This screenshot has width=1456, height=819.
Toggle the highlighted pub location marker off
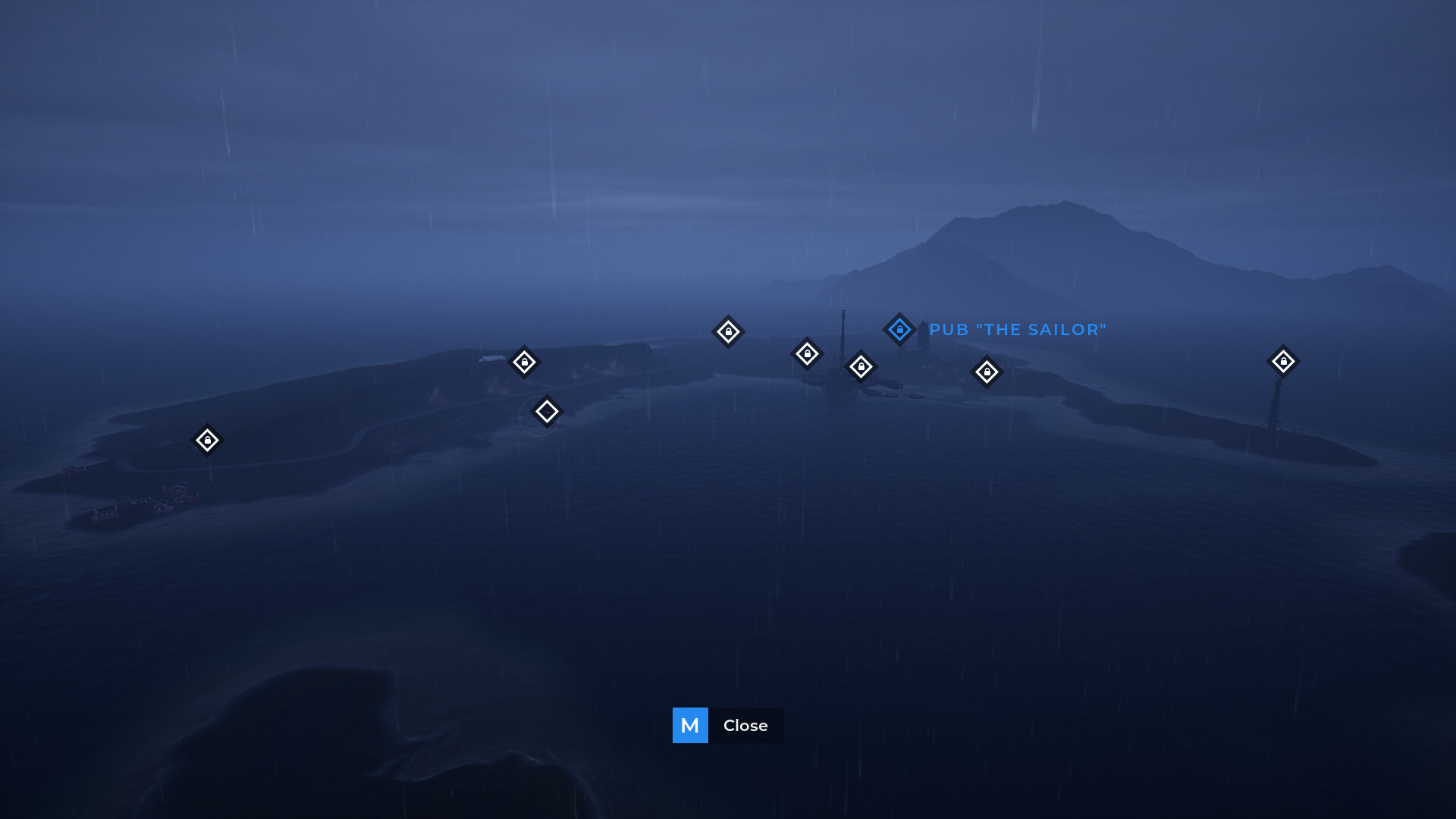tap(899, 329)
